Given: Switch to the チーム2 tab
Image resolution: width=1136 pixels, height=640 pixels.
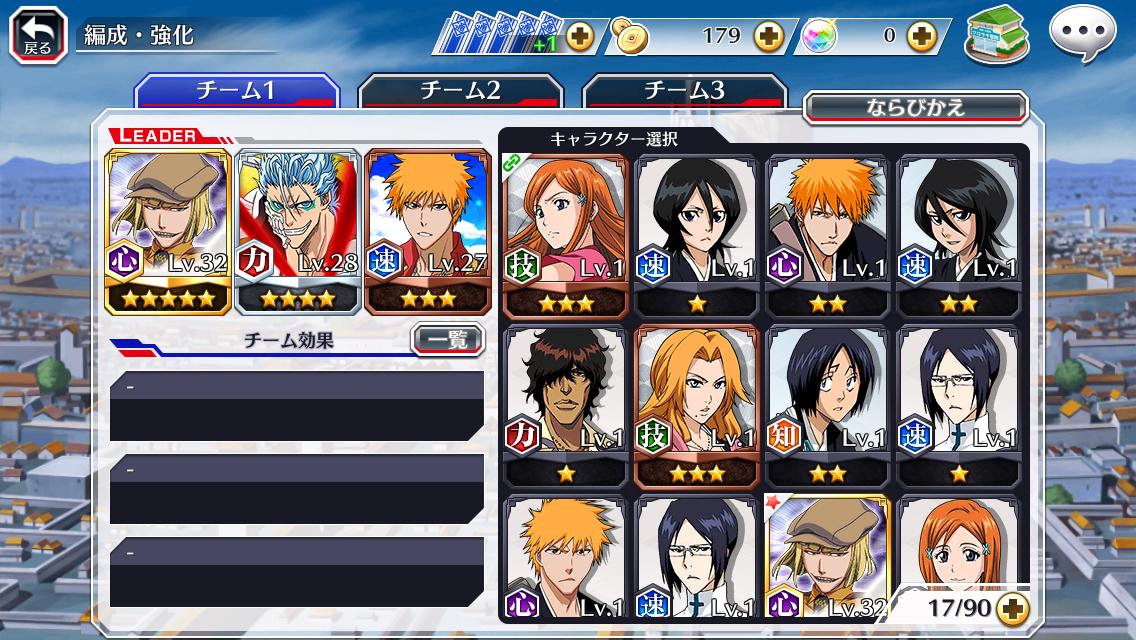Looking at the screenshot, I should pos(460,91).
